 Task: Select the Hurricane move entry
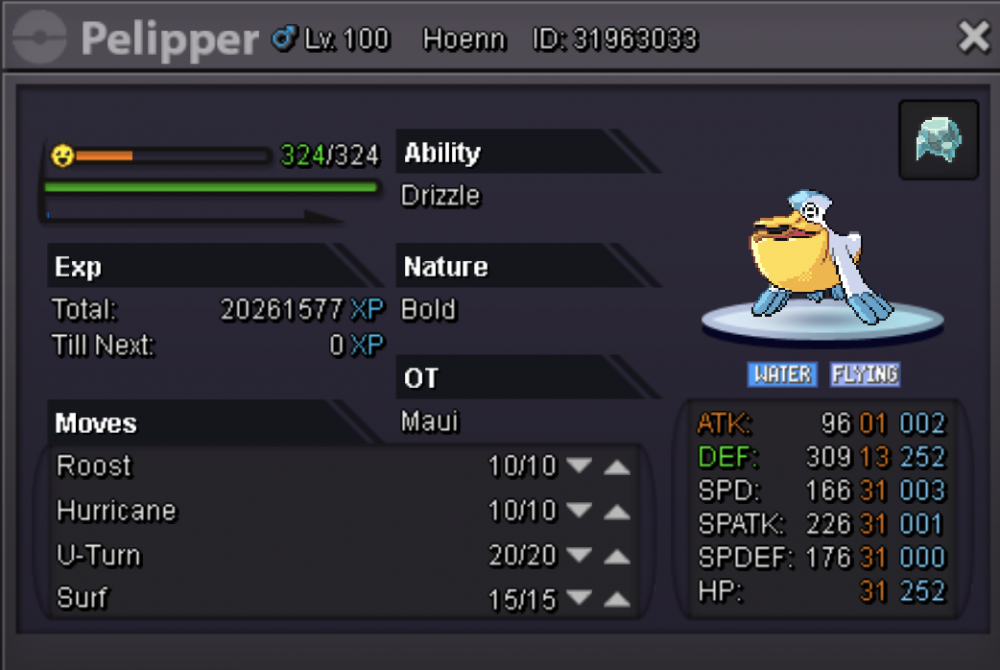point(116,511)
